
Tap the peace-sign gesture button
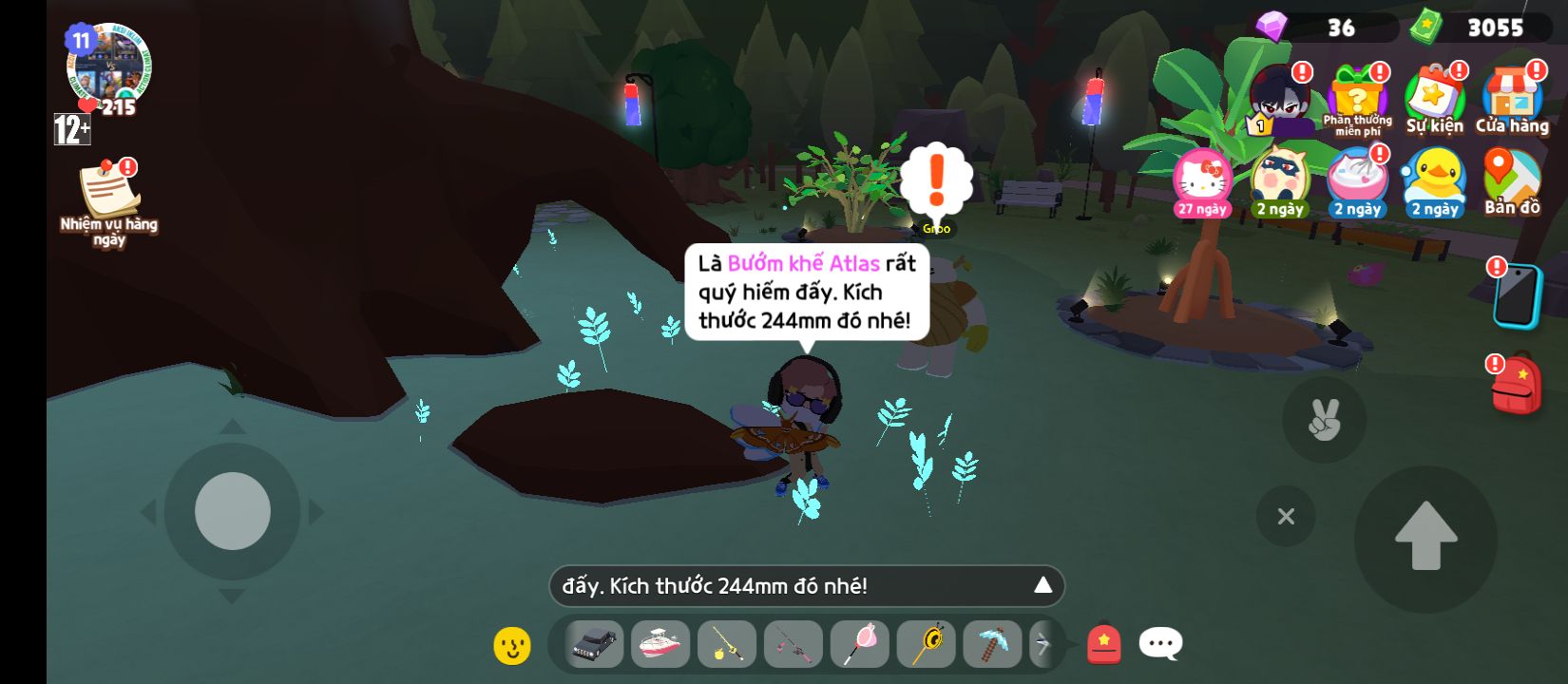(x=1324, y=419)
